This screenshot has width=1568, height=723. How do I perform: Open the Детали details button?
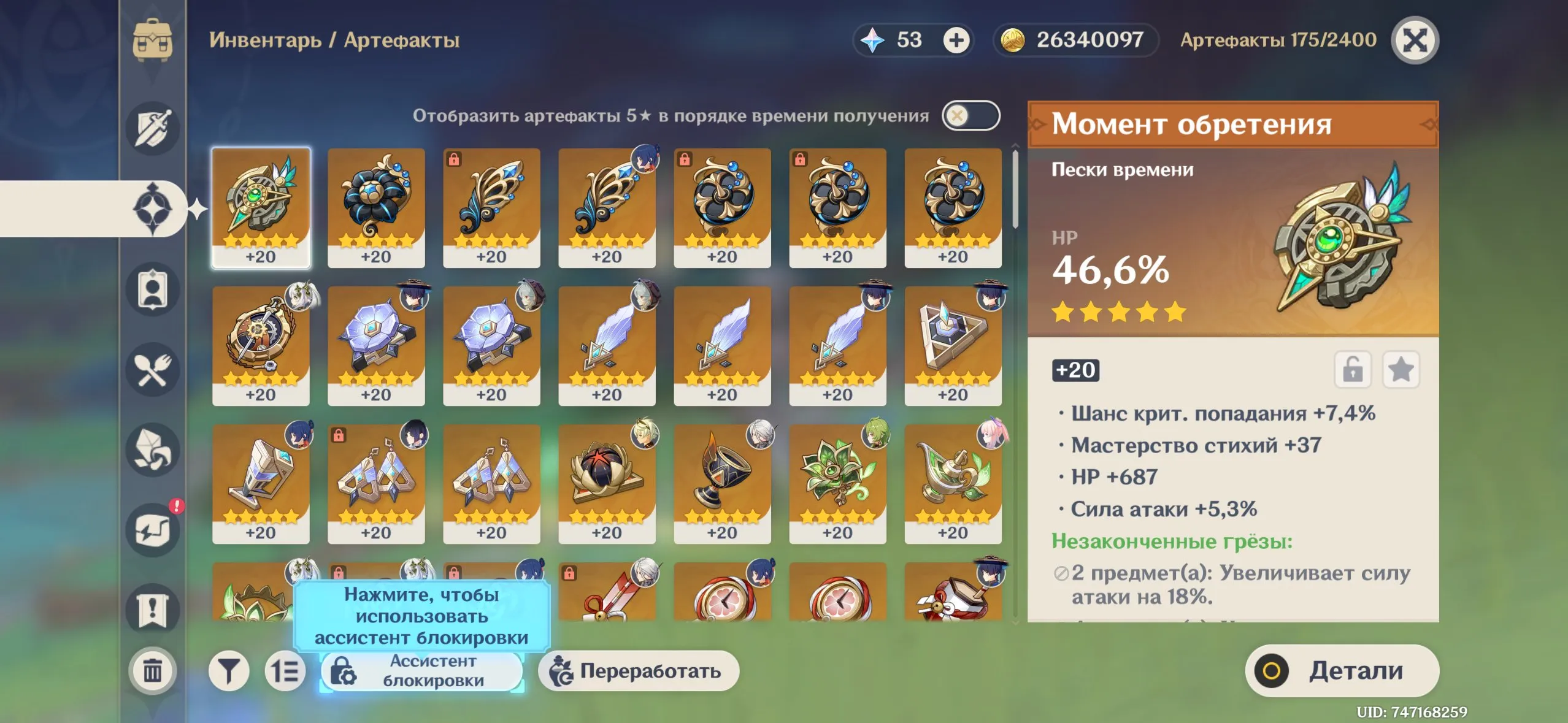point(1342,670)
